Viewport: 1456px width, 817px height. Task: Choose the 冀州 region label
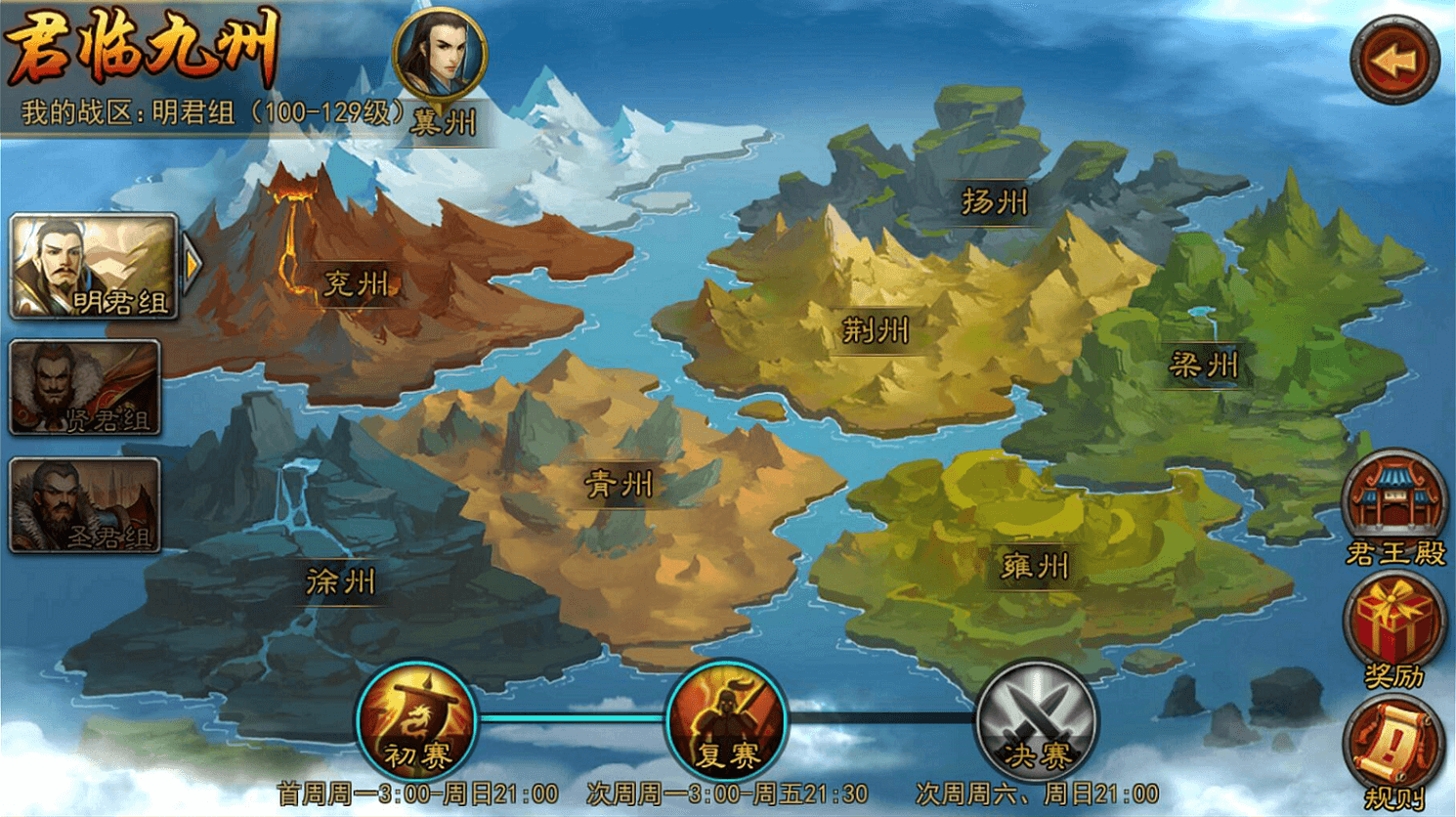(x=444, y=123)
